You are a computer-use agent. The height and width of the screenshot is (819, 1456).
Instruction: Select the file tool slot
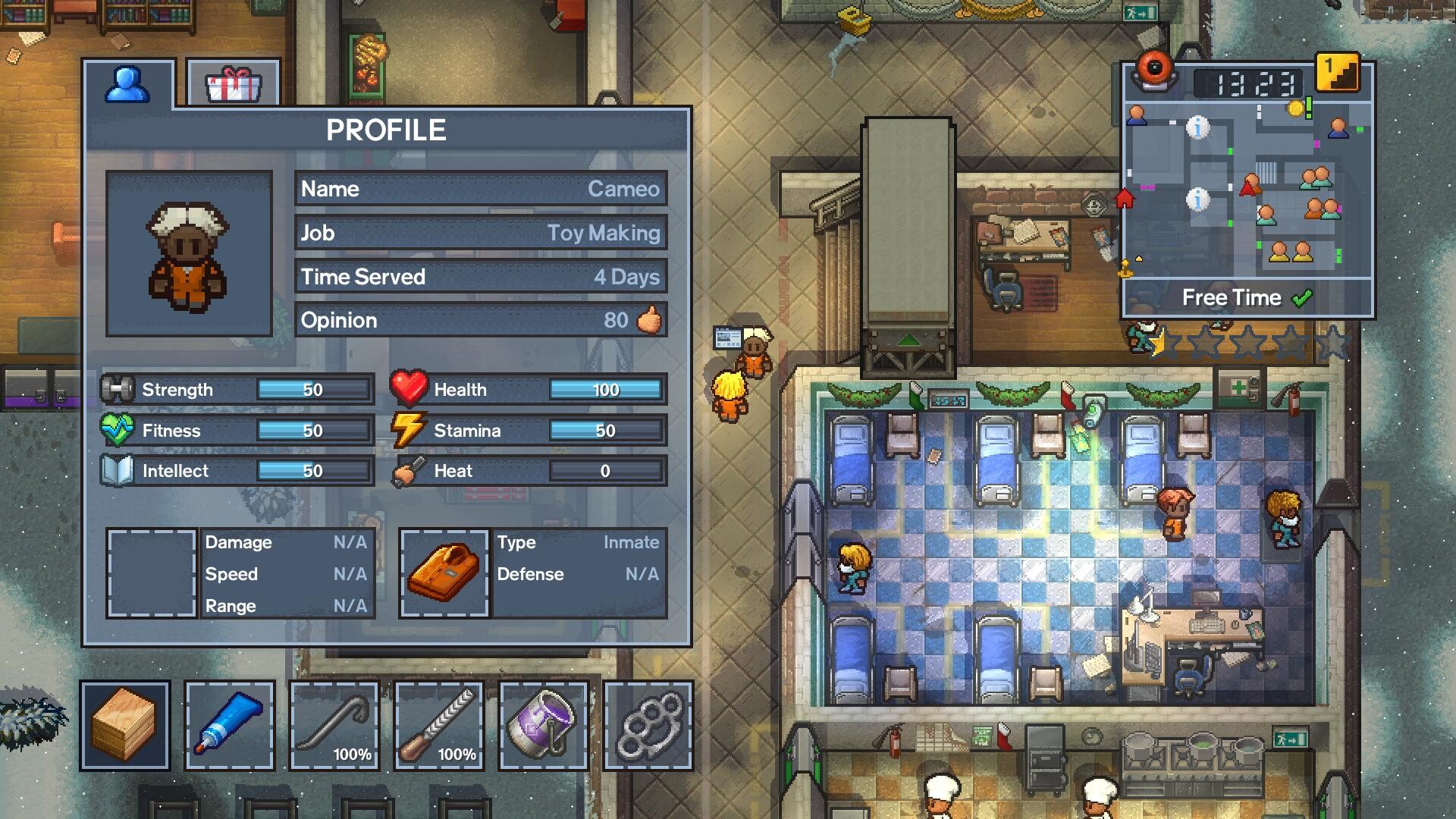tap(438, 725)
